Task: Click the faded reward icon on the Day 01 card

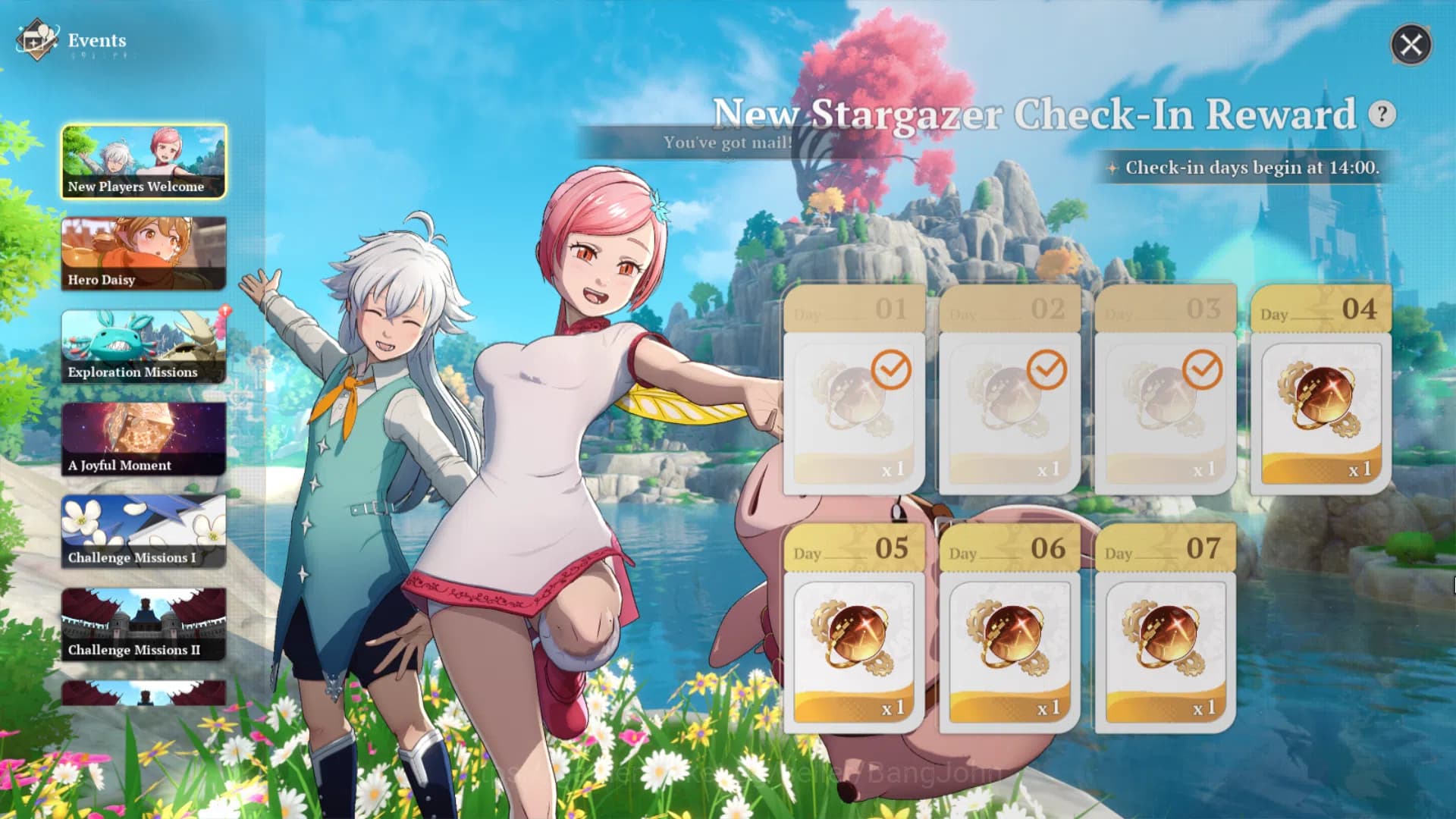Action: [851, 402]
